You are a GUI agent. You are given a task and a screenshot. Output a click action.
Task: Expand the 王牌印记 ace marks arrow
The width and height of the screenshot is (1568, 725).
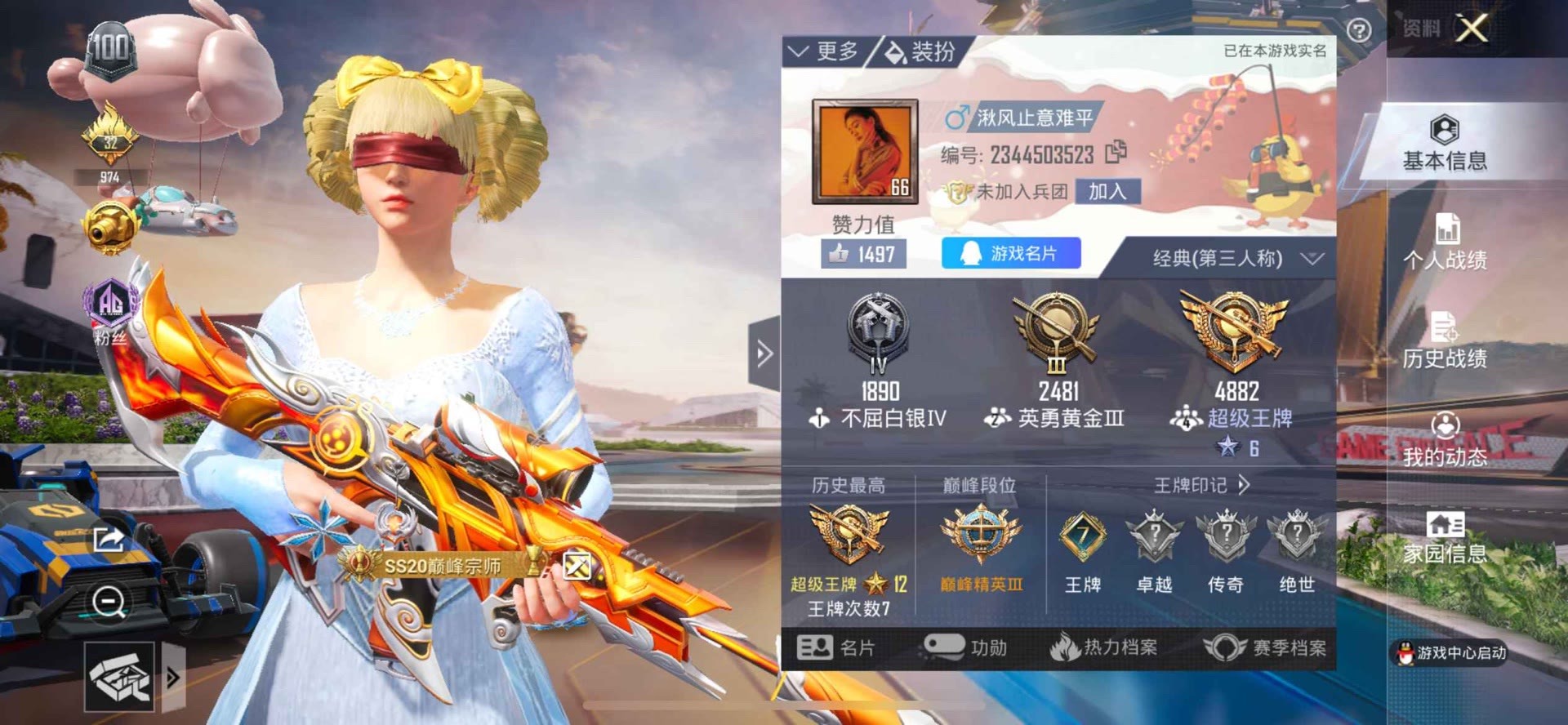[x=1243, y=485]
